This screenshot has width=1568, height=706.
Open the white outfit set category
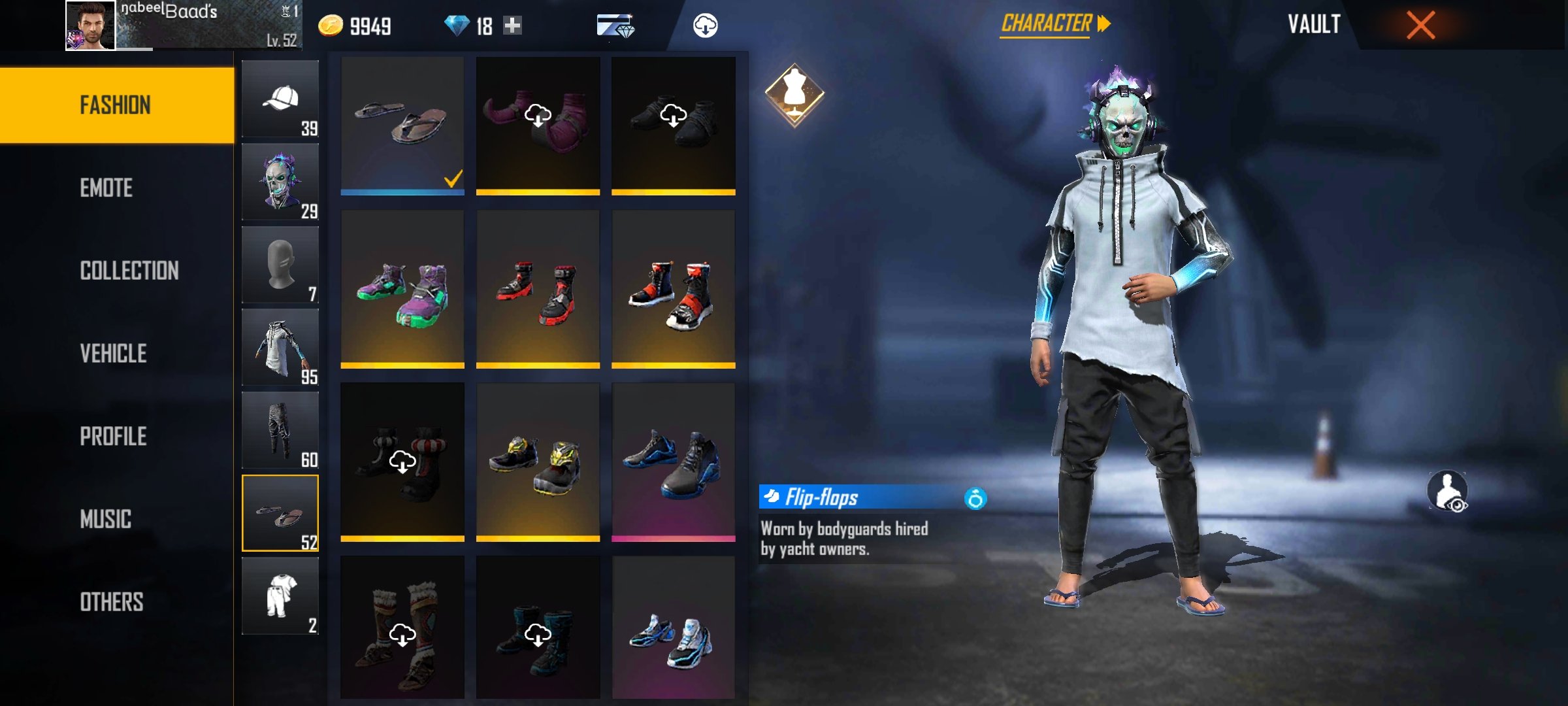point(280,596)
